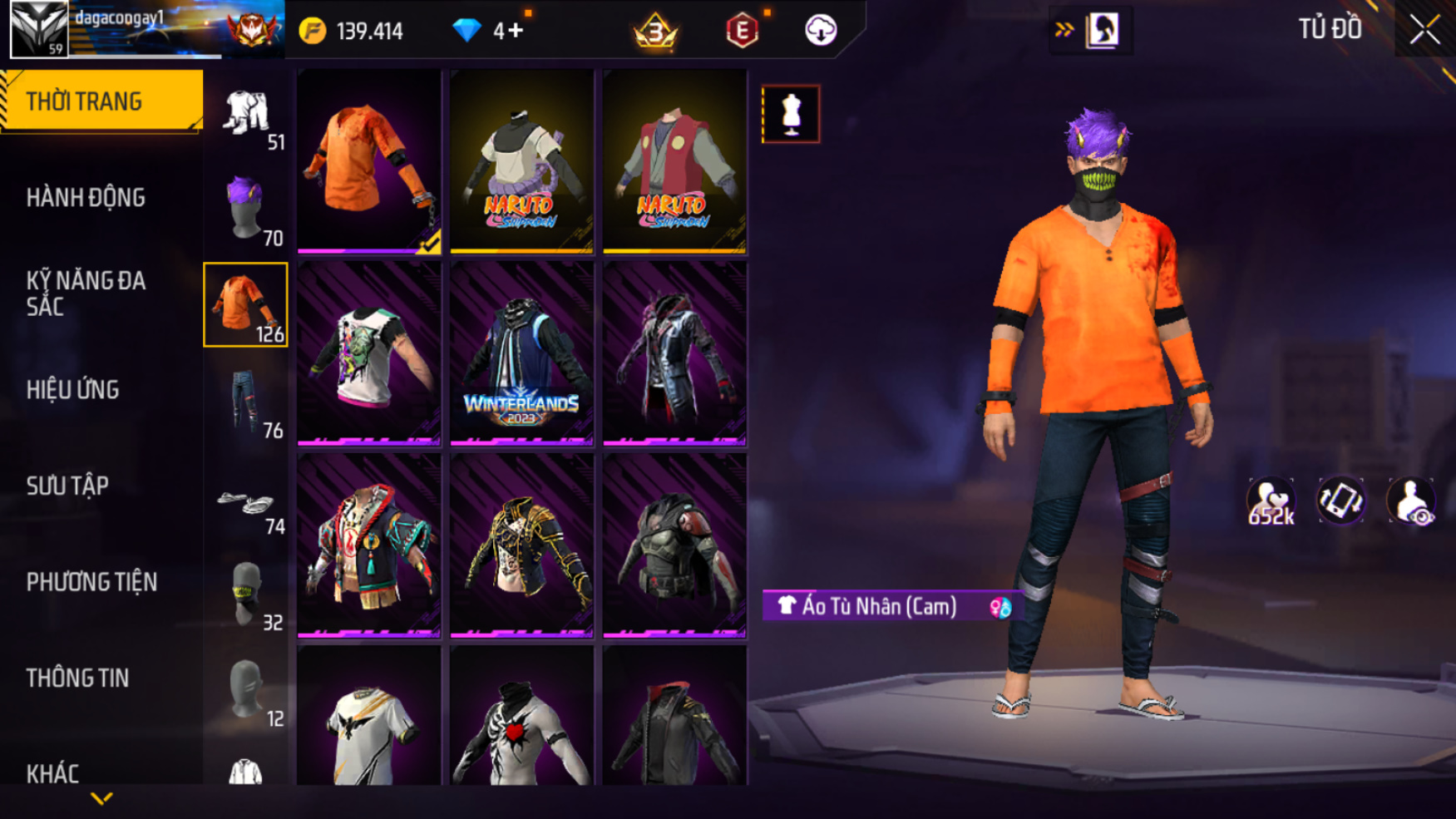
Task: Select the purple hair head category
Action: (x=246, y=208)
